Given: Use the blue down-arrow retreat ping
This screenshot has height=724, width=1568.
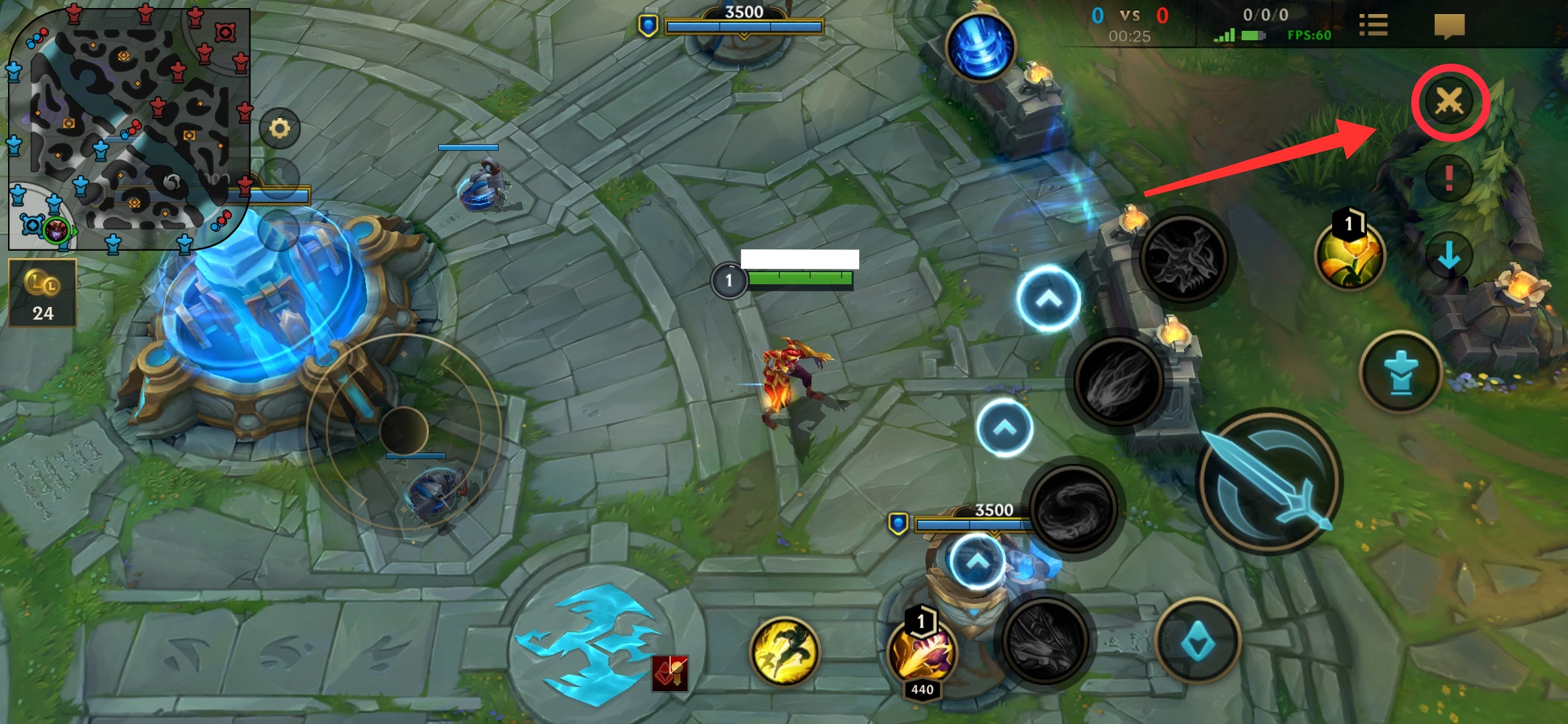Looking at the screenshot, I should click(1449, 255).
